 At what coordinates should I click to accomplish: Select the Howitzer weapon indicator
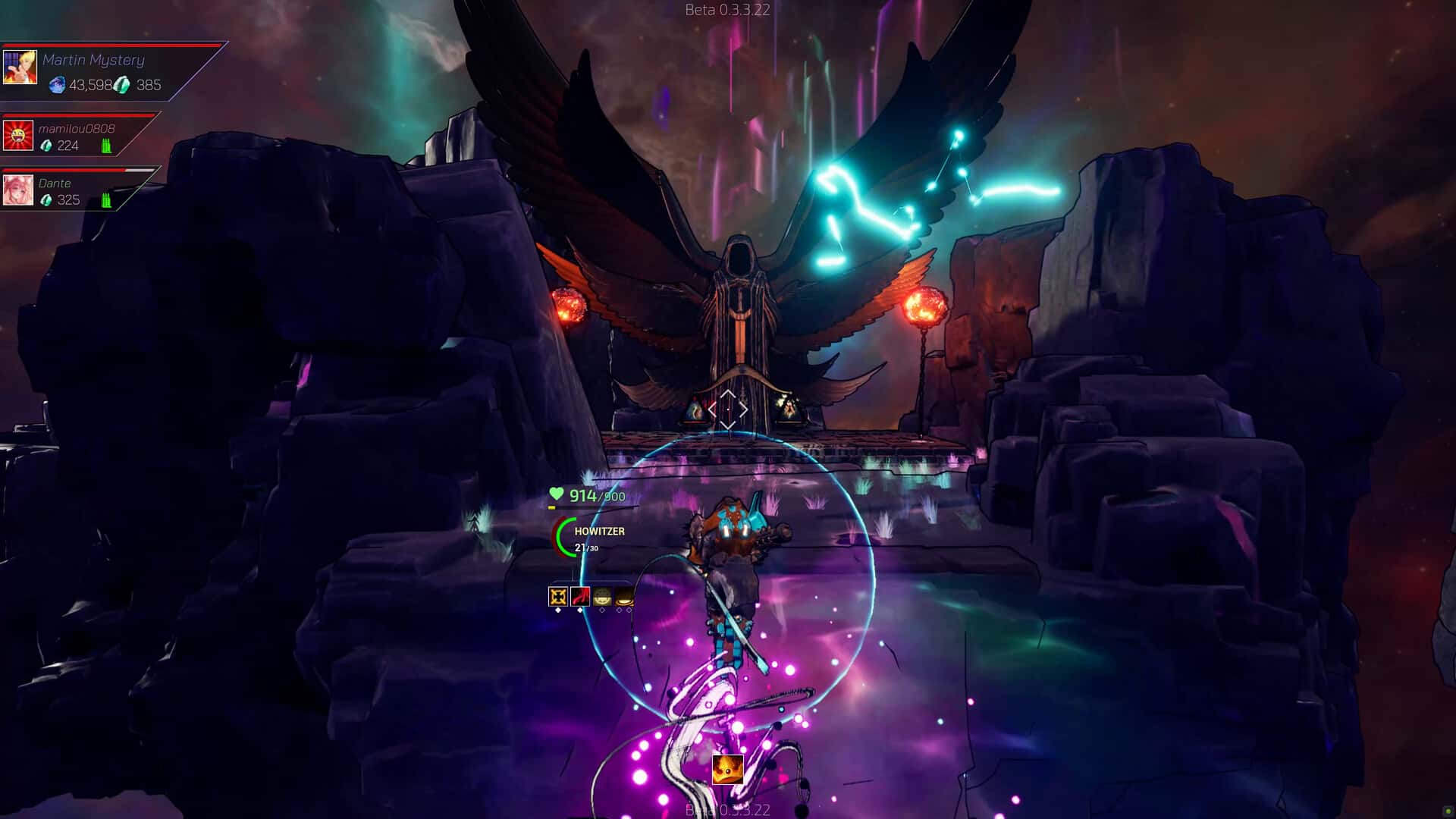[x=599, y=532]
